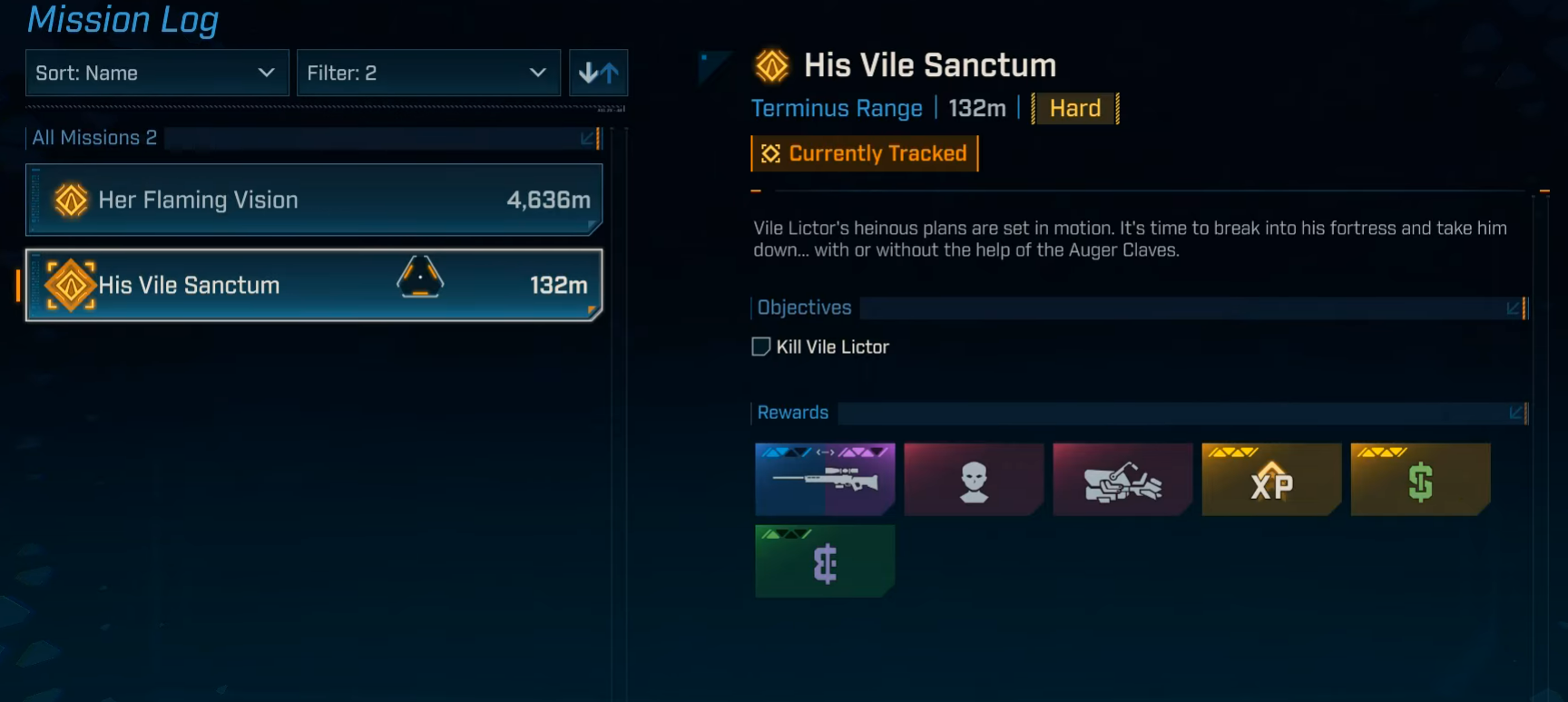Inspect the character head cosmetic reward
Viewport: 1568px width, 702px height.
pyautogui.click(x=974, y=479)
